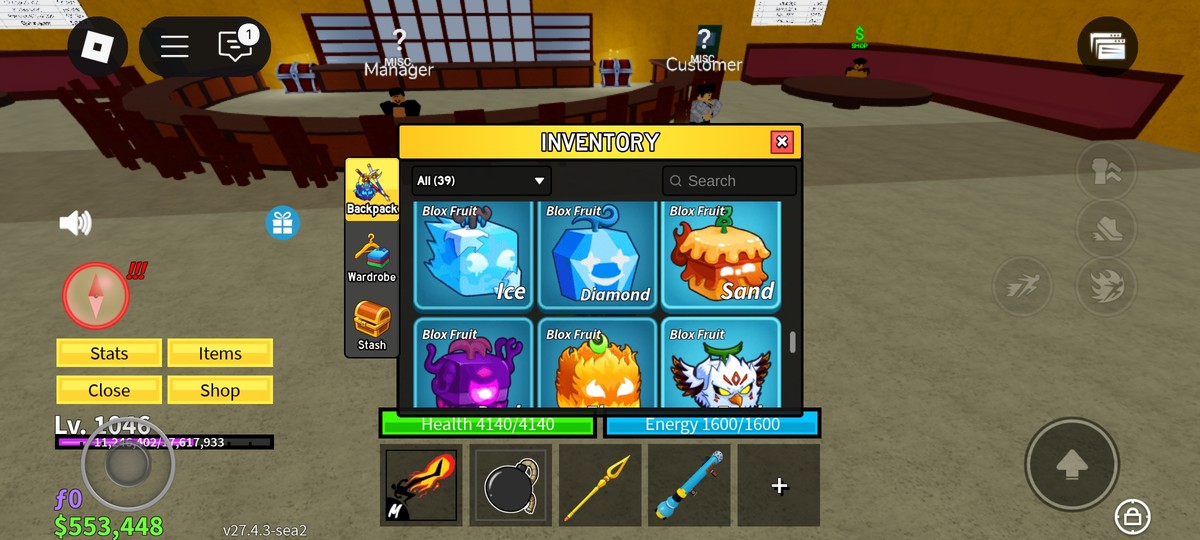Toggle the sound speaker icon
This screenshot has height=540, width=1200.
(76, 222)
